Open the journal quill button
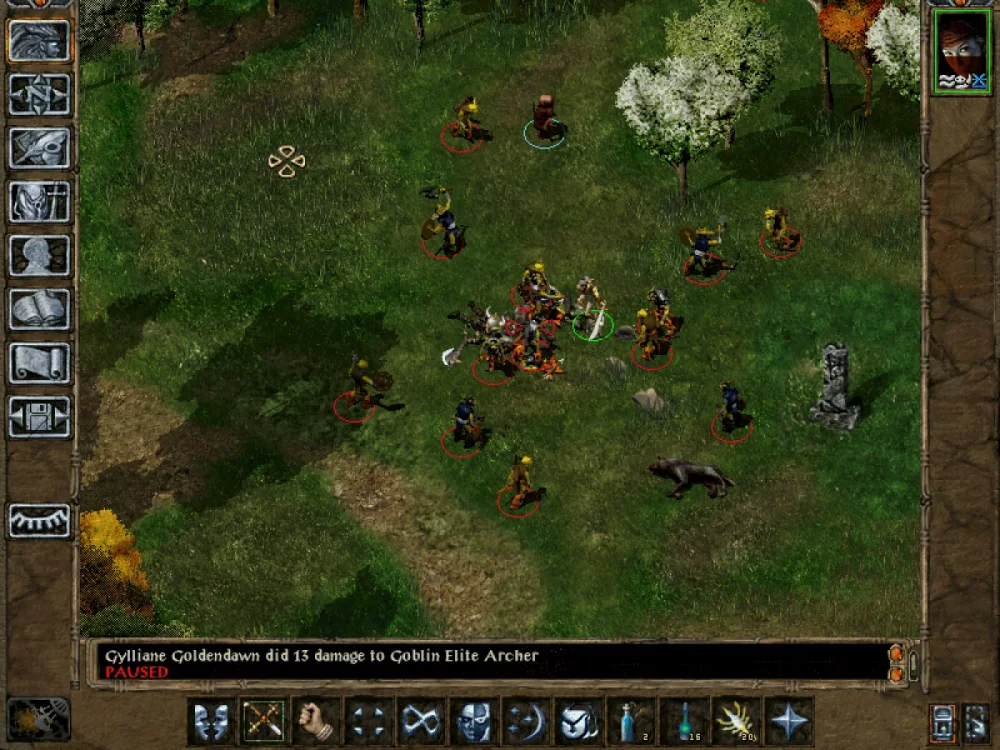 tap(40, 147)
